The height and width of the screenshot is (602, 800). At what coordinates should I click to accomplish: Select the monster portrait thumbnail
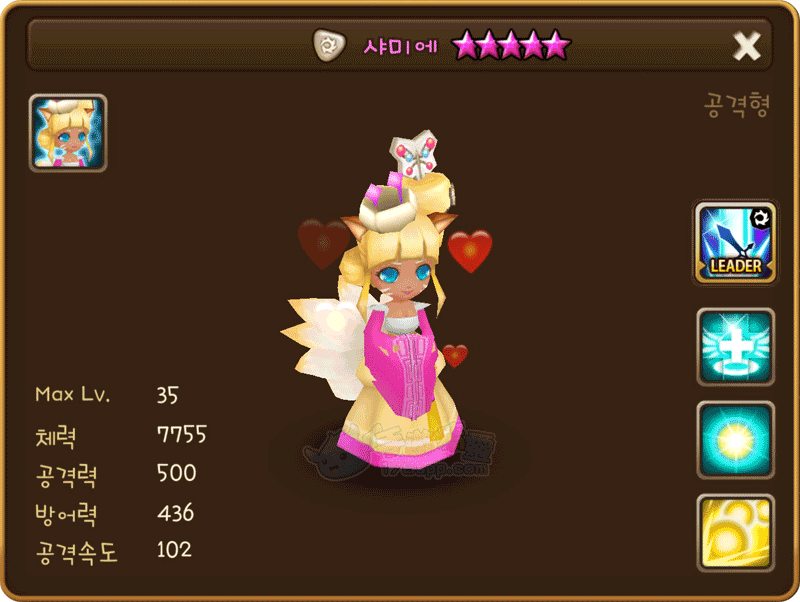(68, 133)
